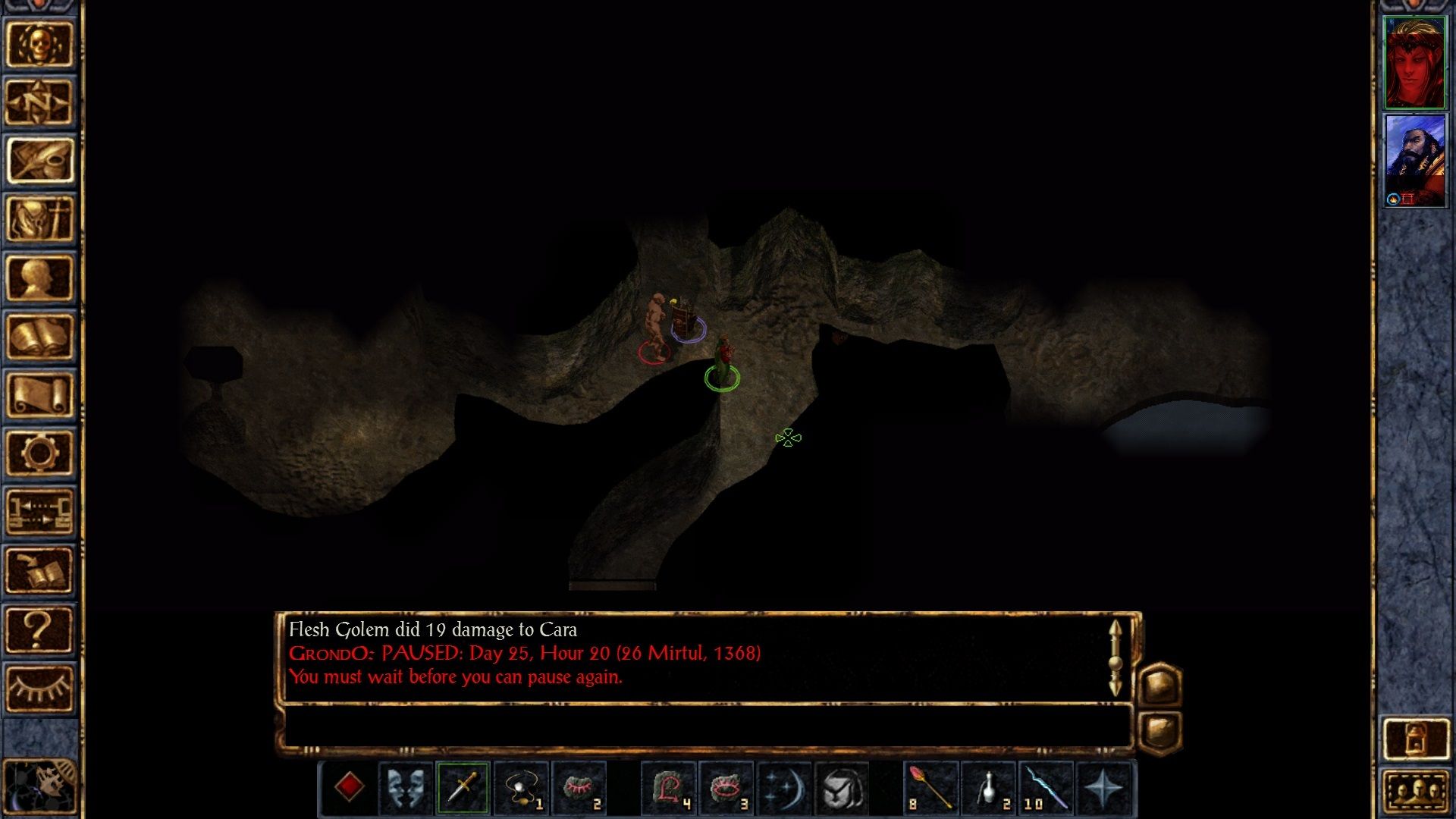Click the combat log scrollbar knob
This screenshot has height=819, width=1456.
pos(1115,662)
